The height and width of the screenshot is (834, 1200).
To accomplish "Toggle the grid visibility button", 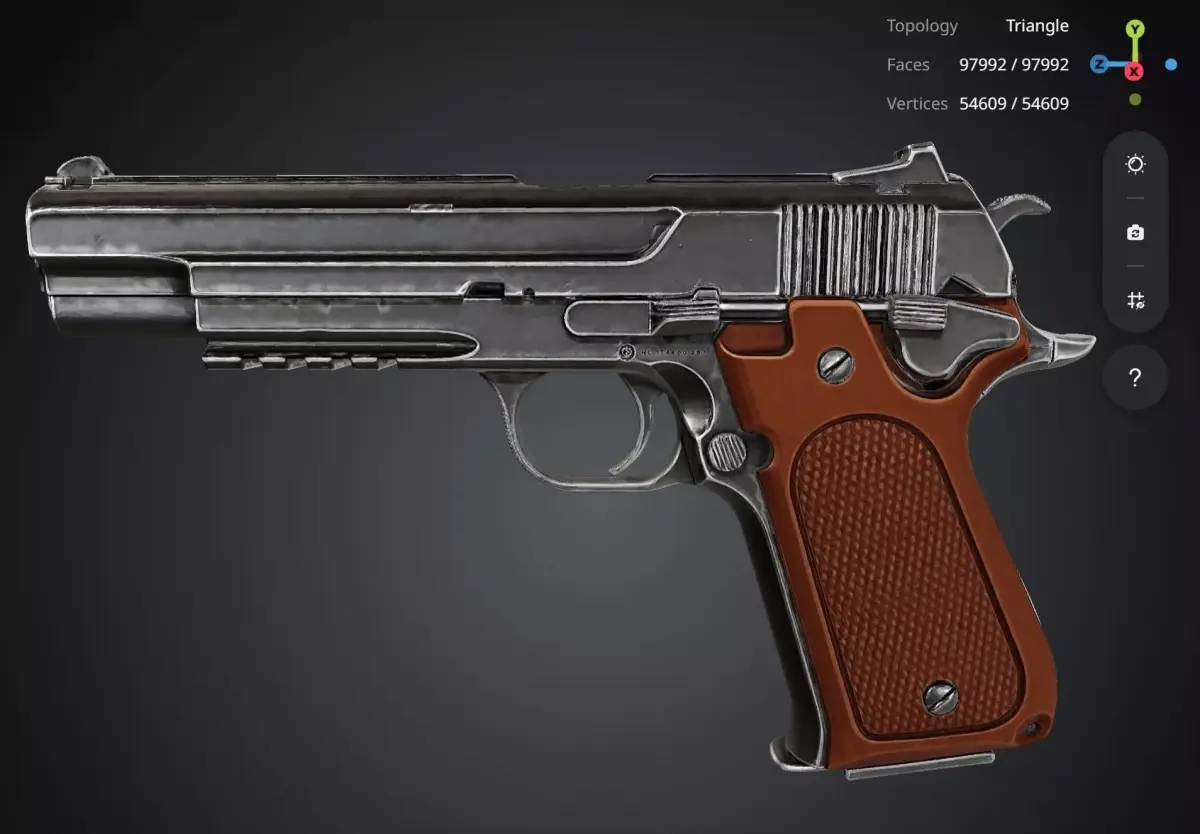I will coord(1135,300).
